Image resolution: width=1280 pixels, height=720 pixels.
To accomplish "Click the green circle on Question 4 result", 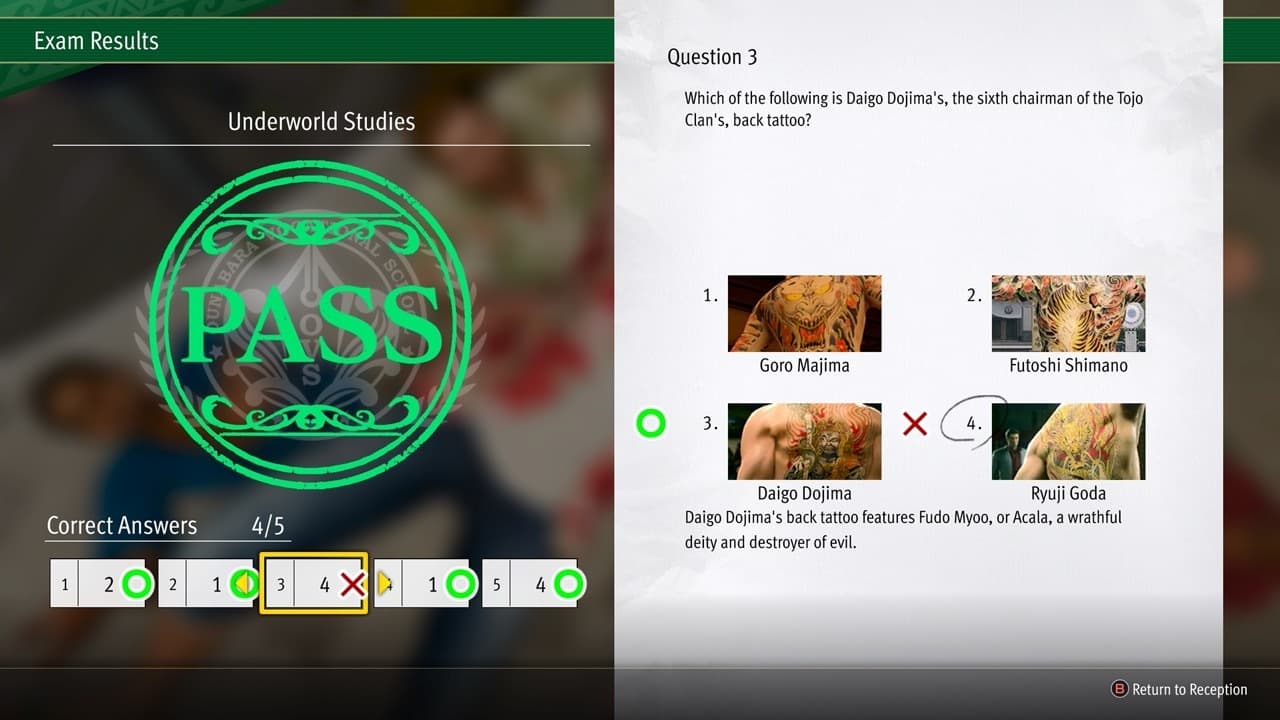I will click(x=461, y=583).
